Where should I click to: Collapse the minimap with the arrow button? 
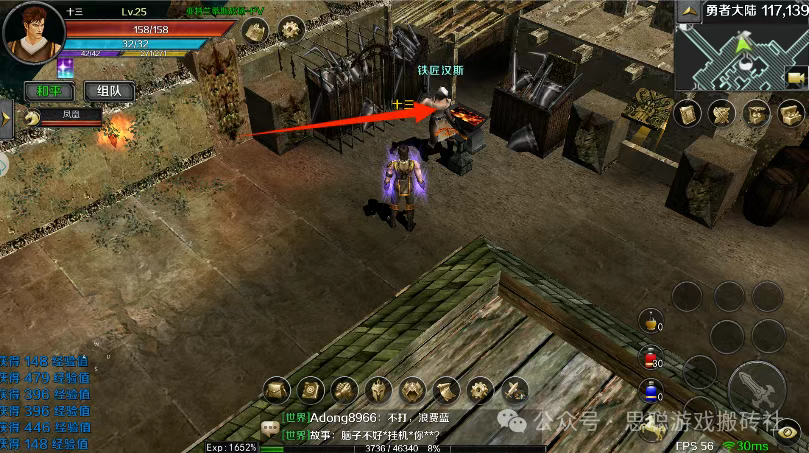point(691,11)
